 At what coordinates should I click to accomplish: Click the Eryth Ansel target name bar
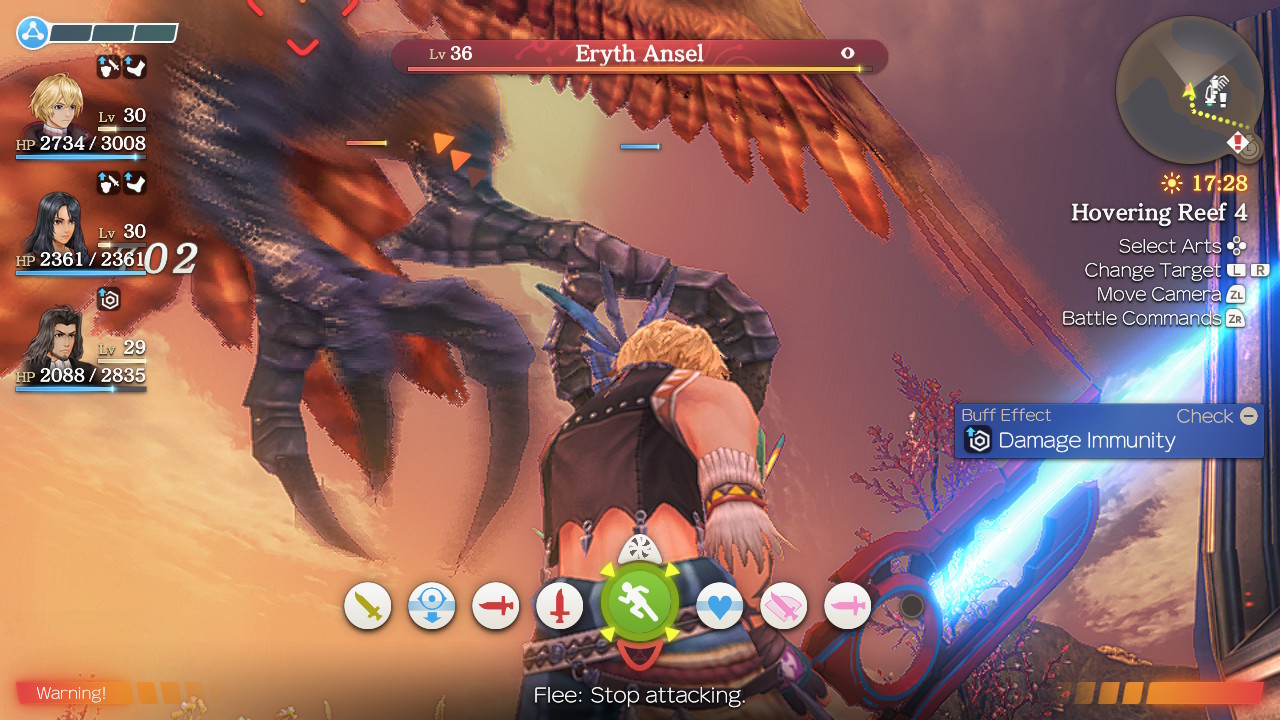click(x=638, y=54)
